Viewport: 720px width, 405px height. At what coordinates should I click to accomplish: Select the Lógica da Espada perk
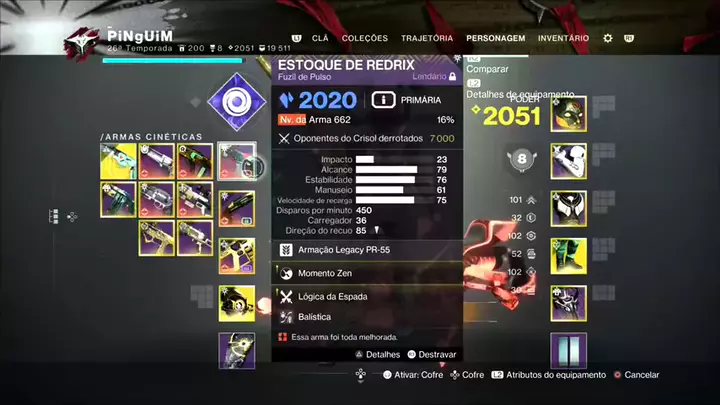(366, 296)
